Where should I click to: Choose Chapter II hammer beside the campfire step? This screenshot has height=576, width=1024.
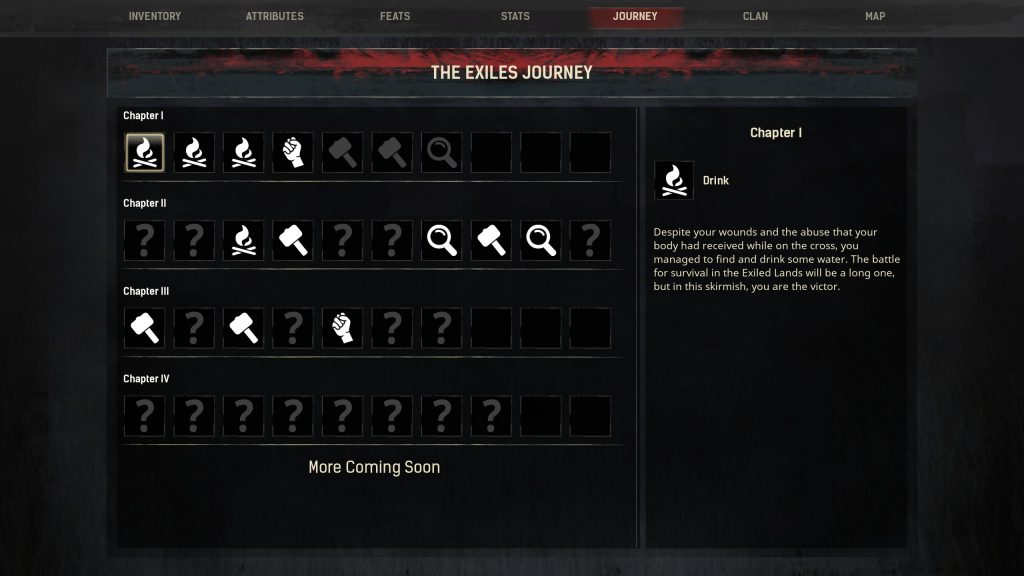coord(293,240)
